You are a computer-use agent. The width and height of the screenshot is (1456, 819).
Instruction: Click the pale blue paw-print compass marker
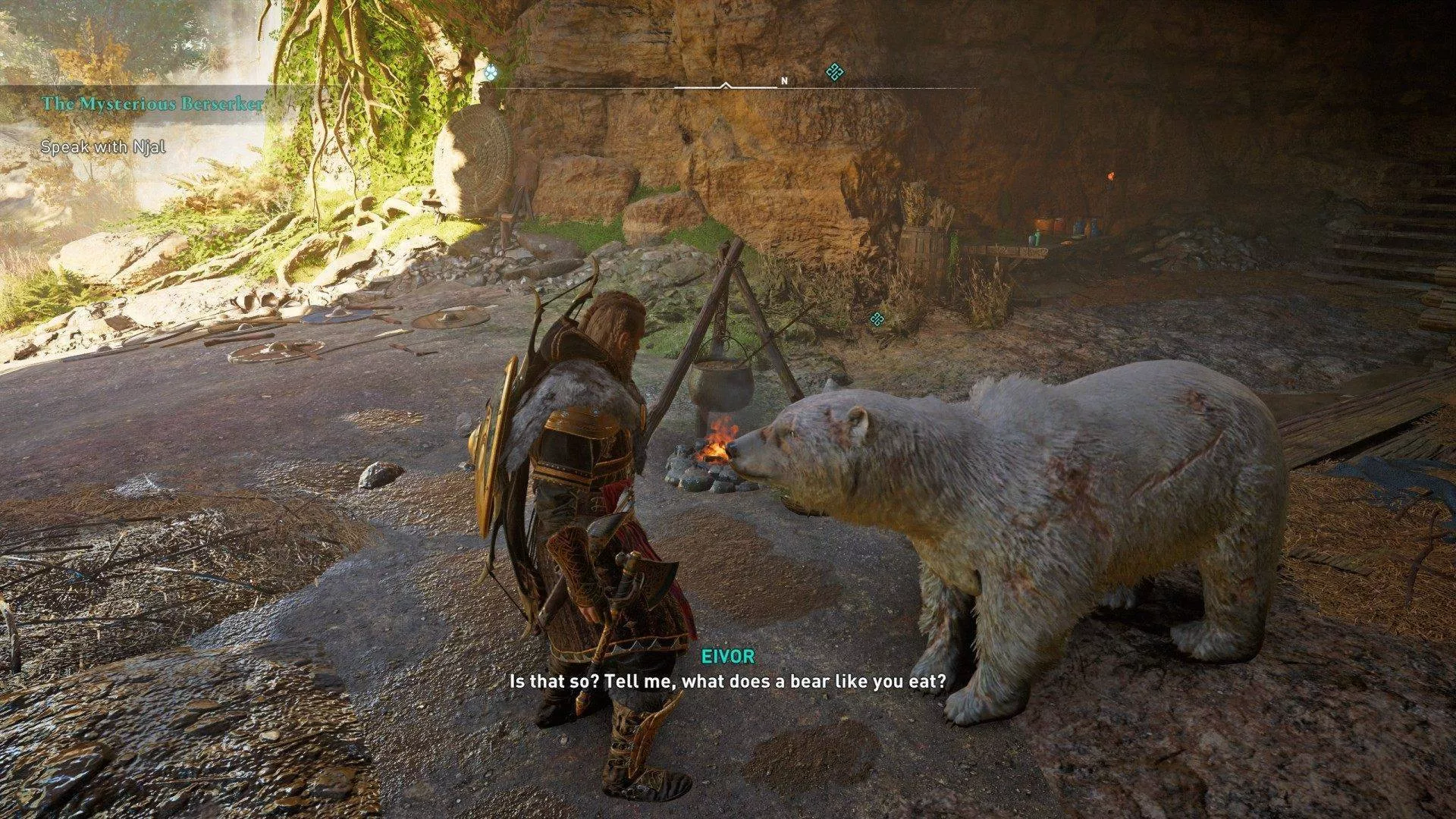(x=492, y=74)
